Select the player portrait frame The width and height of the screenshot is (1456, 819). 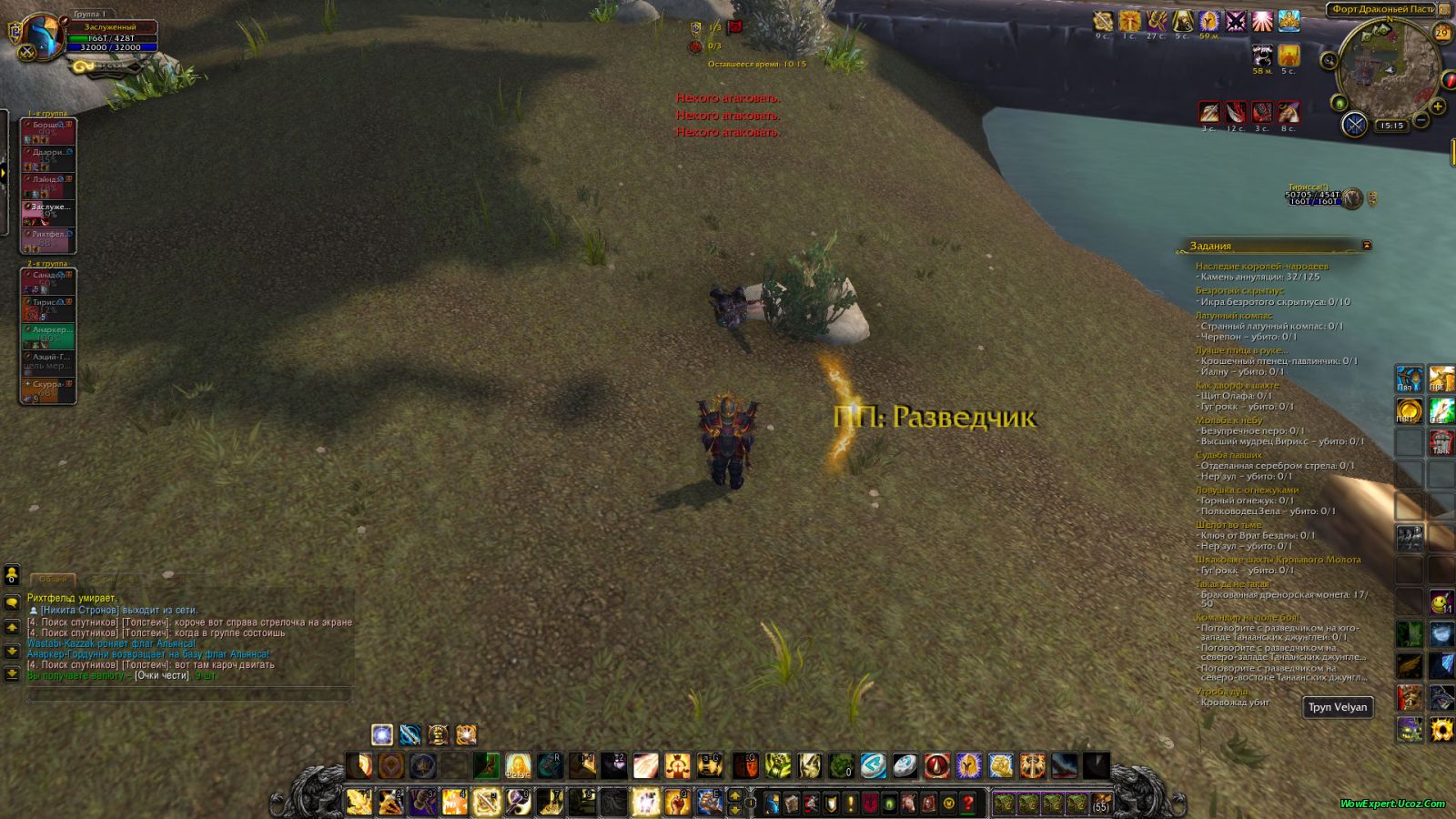tap(42, 36)
